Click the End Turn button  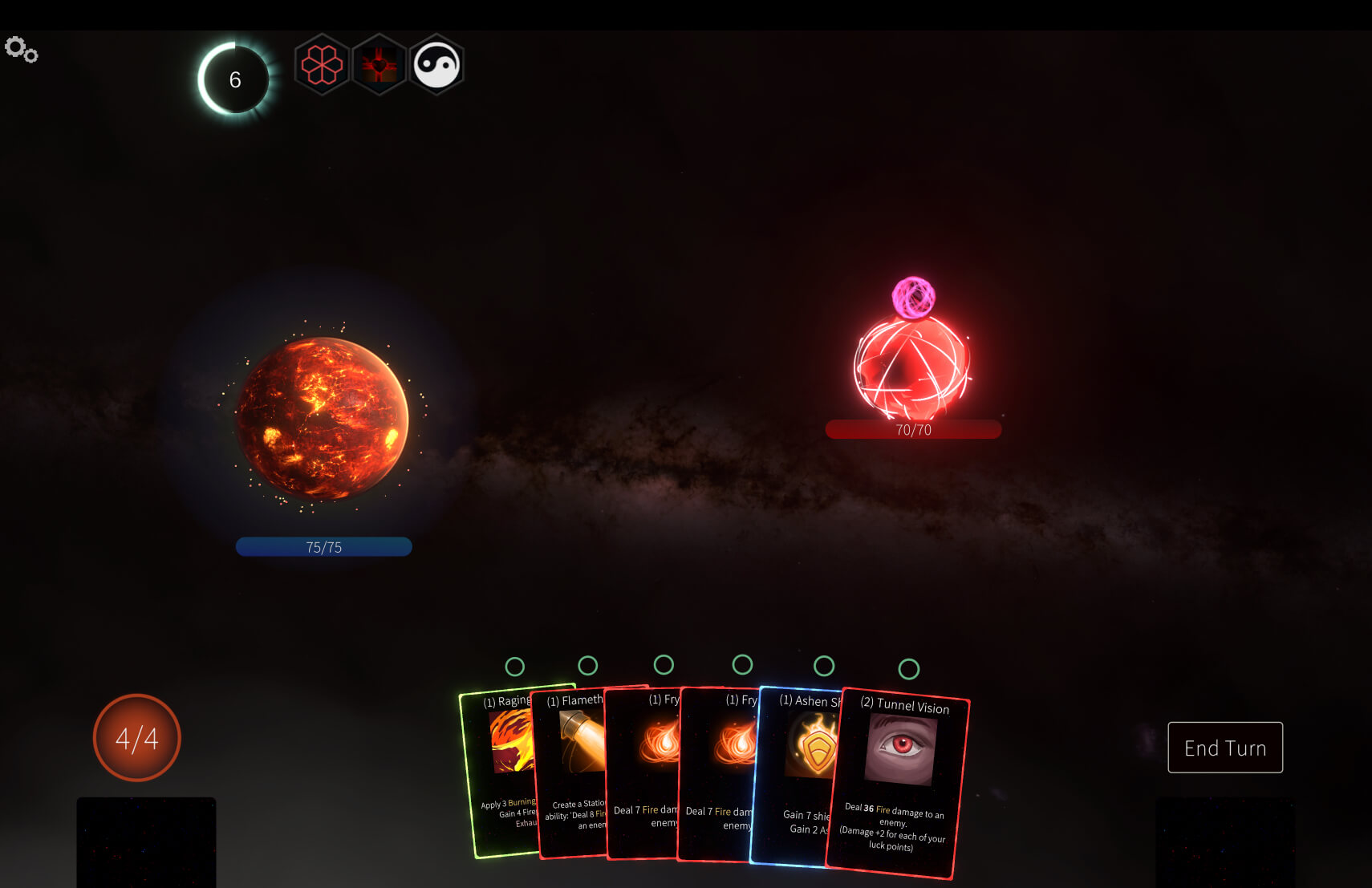[x=1224, y=748]
